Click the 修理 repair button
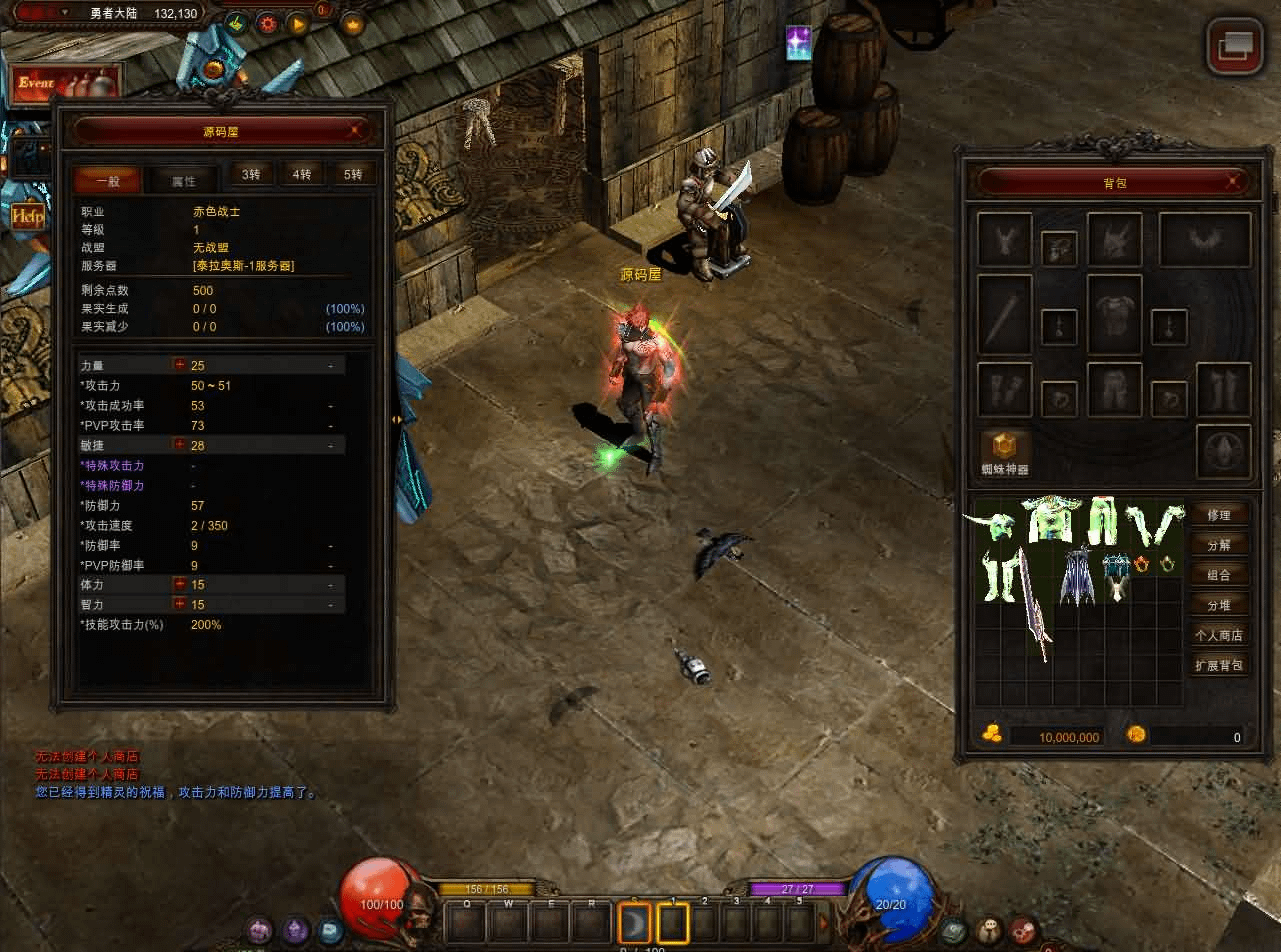This screenshot has width=1281, height=952. (x=1219, y=515)
